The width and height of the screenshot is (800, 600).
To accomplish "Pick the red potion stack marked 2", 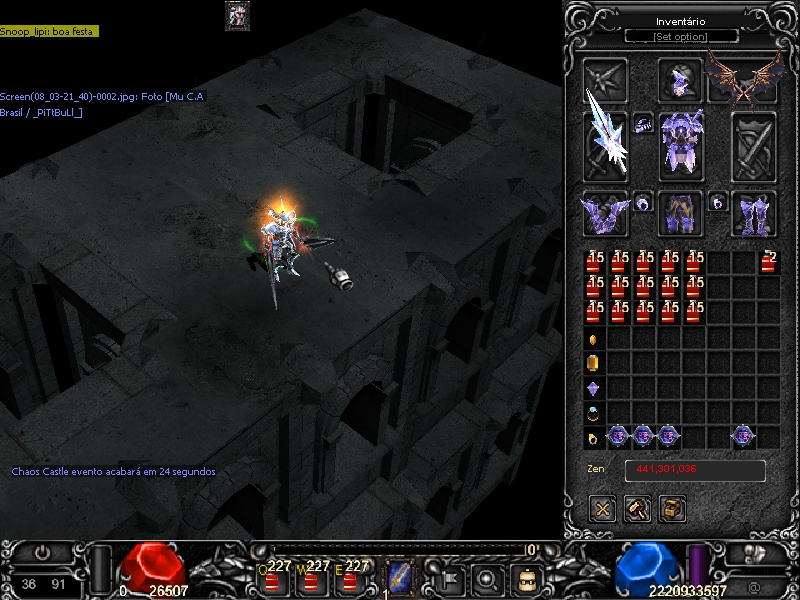I will coord(768,262).
